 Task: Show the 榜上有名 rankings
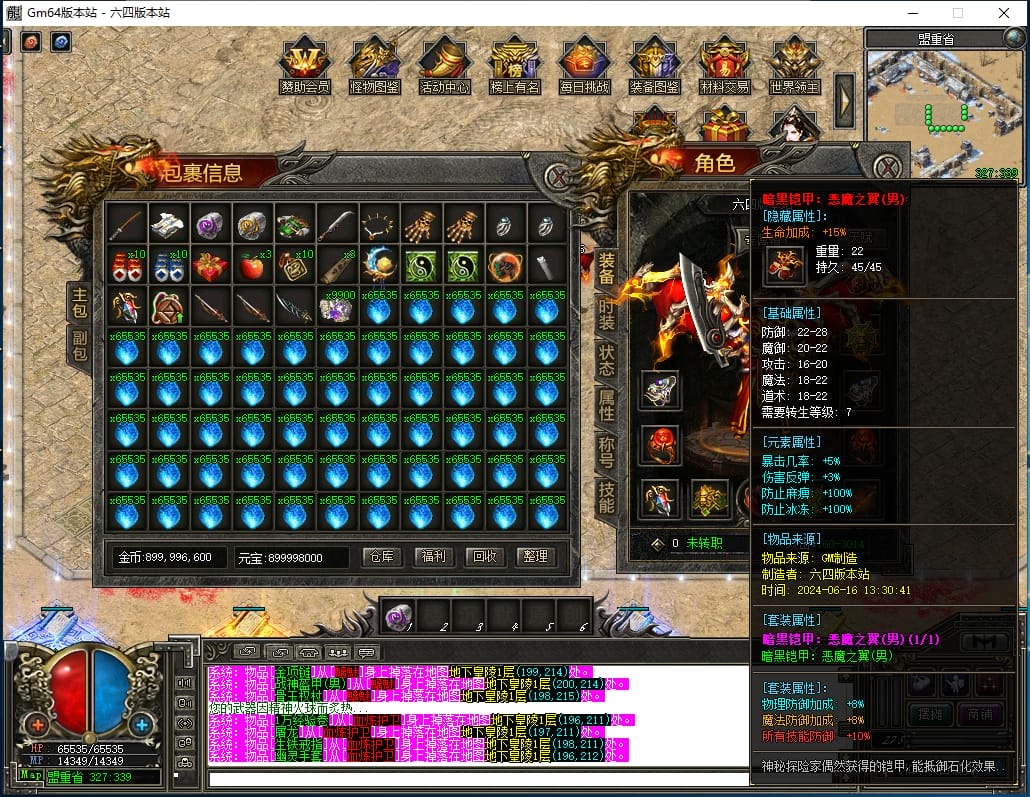coord(514,65)
